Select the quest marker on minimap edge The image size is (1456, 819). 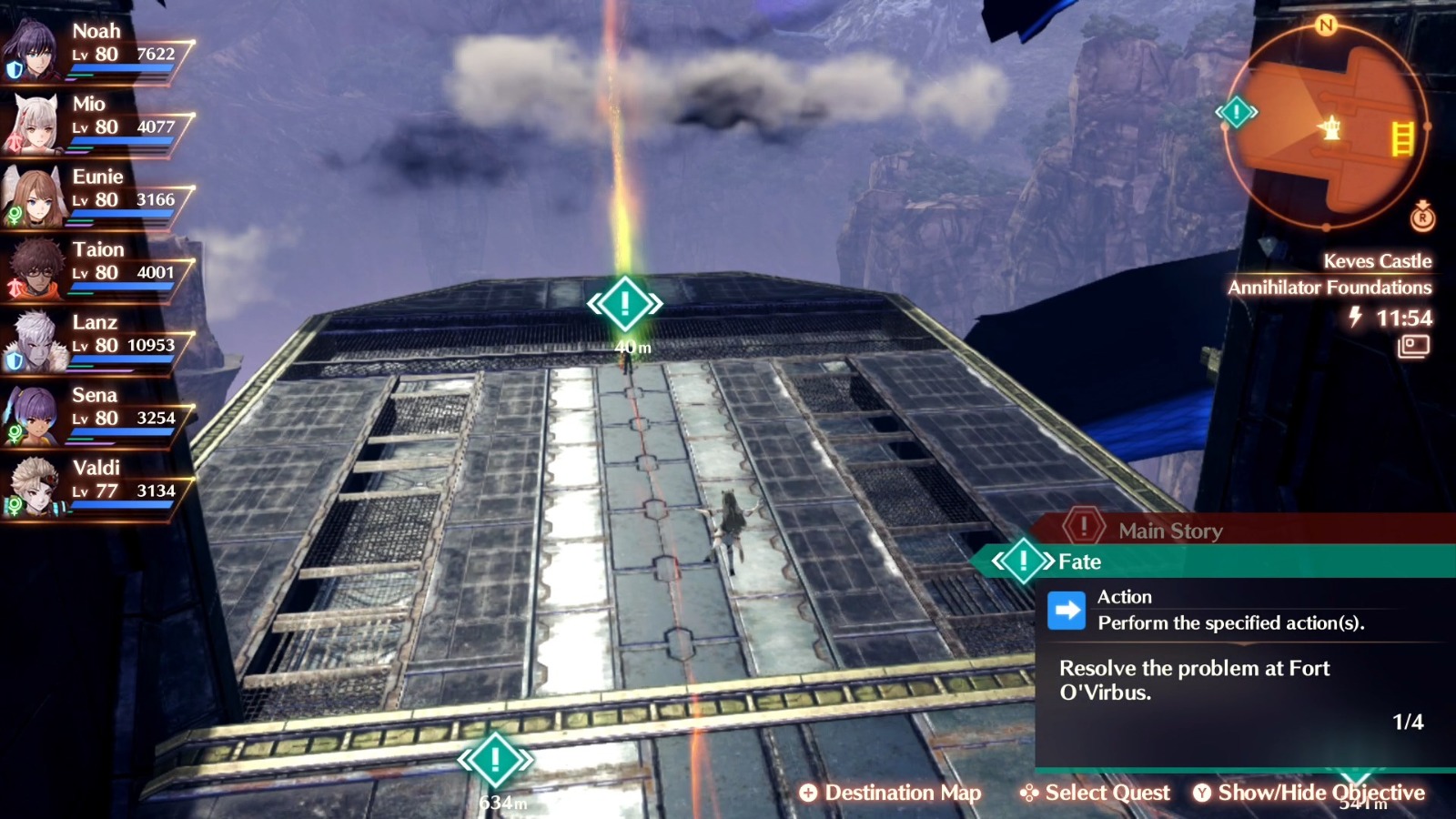[1237, 112]
